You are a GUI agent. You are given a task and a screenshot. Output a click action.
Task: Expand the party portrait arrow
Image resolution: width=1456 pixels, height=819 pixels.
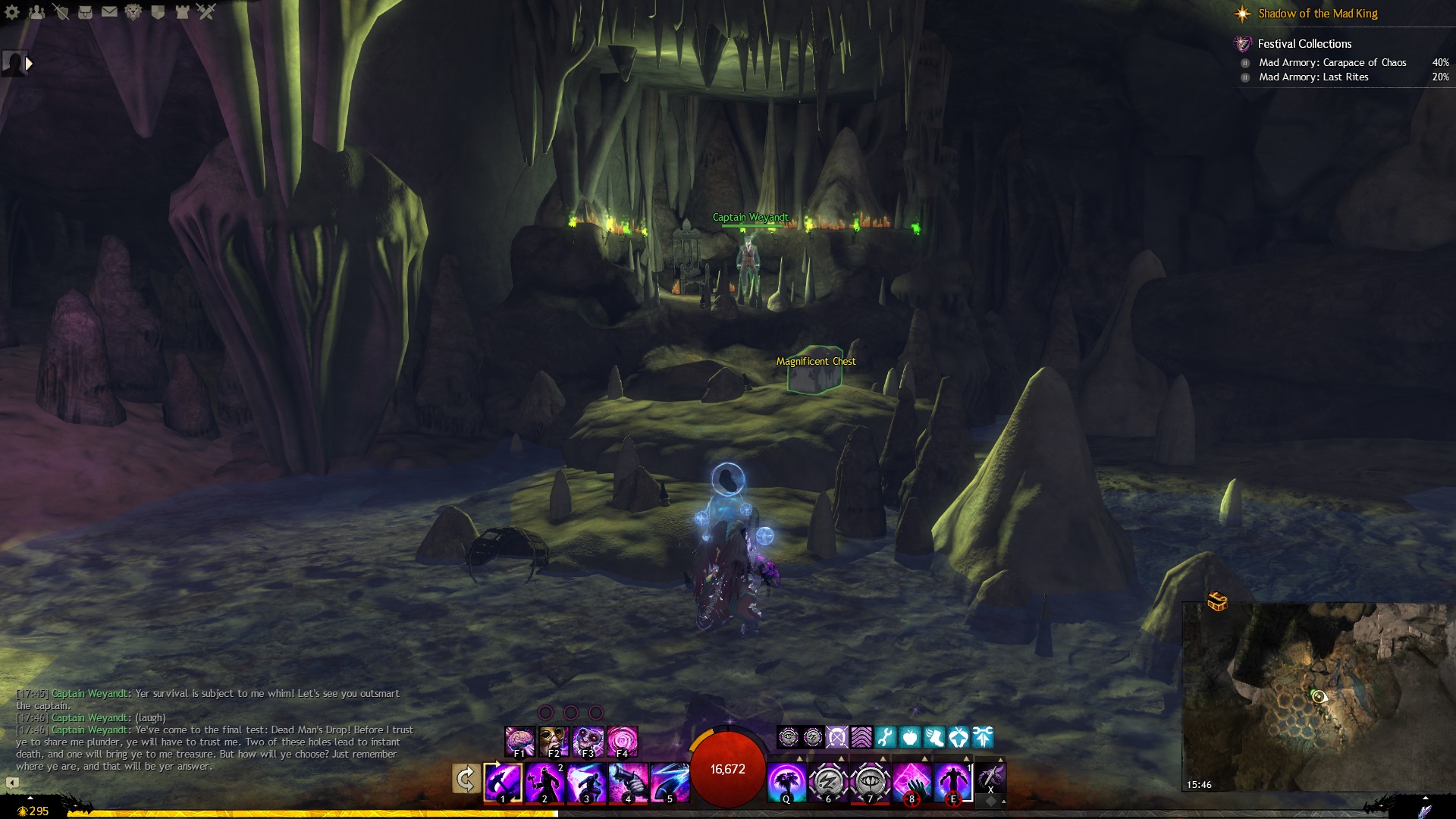pyautogui.click(x=29, y=64)
